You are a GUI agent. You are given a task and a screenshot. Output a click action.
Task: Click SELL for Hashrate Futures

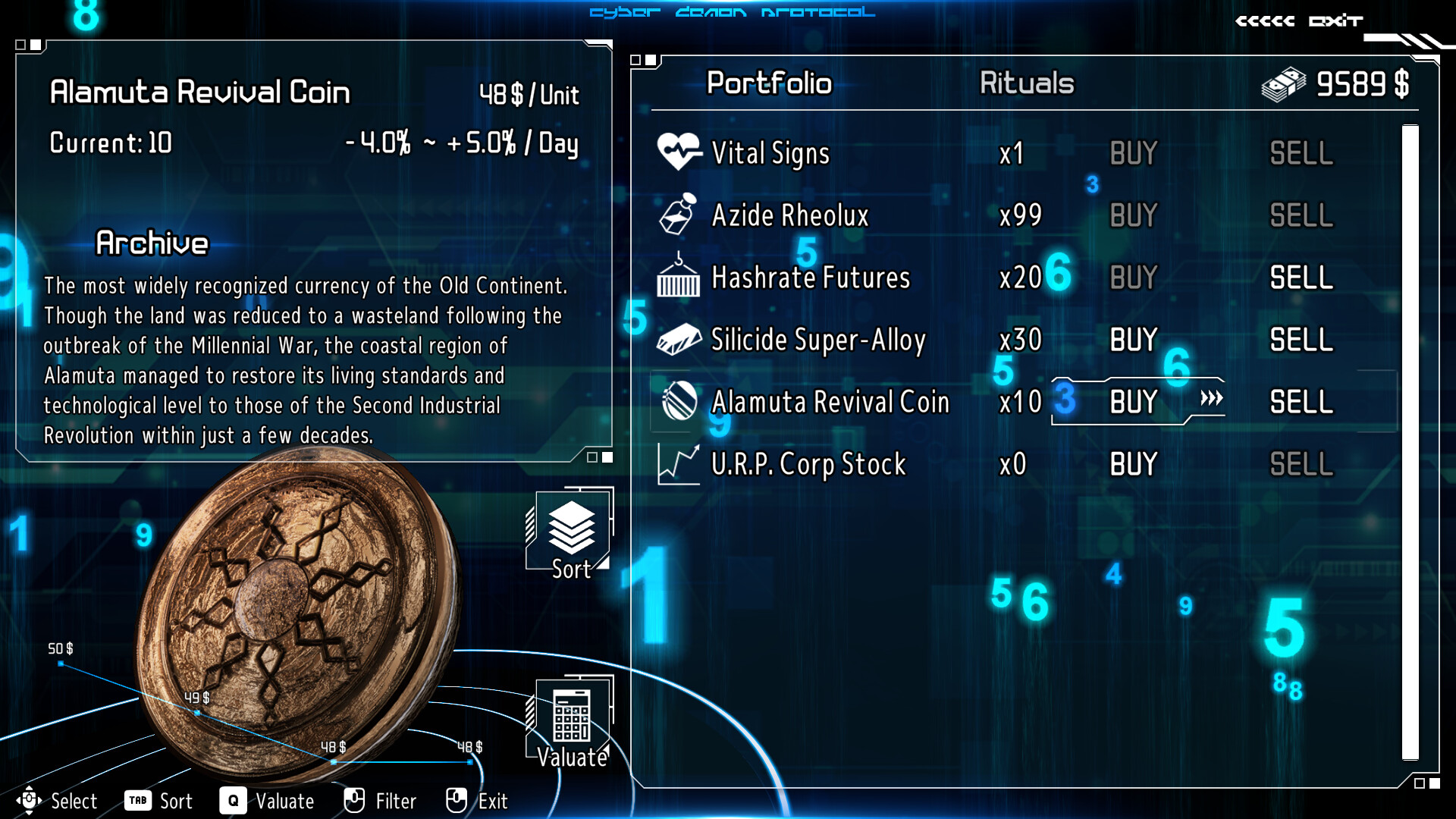tap(1300, 278)
